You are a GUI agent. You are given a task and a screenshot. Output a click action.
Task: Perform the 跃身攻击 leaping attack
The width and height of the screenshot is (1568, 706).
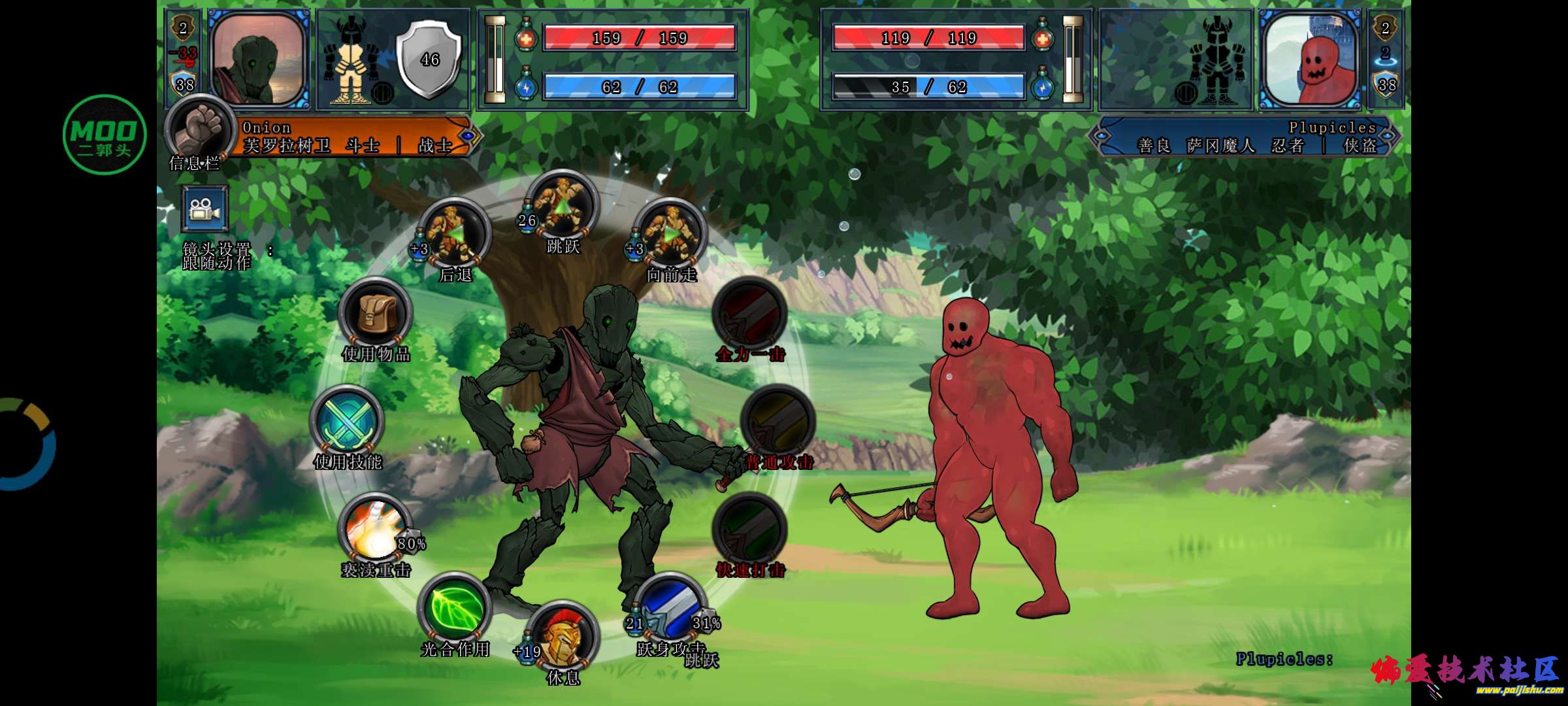(671, 608)
